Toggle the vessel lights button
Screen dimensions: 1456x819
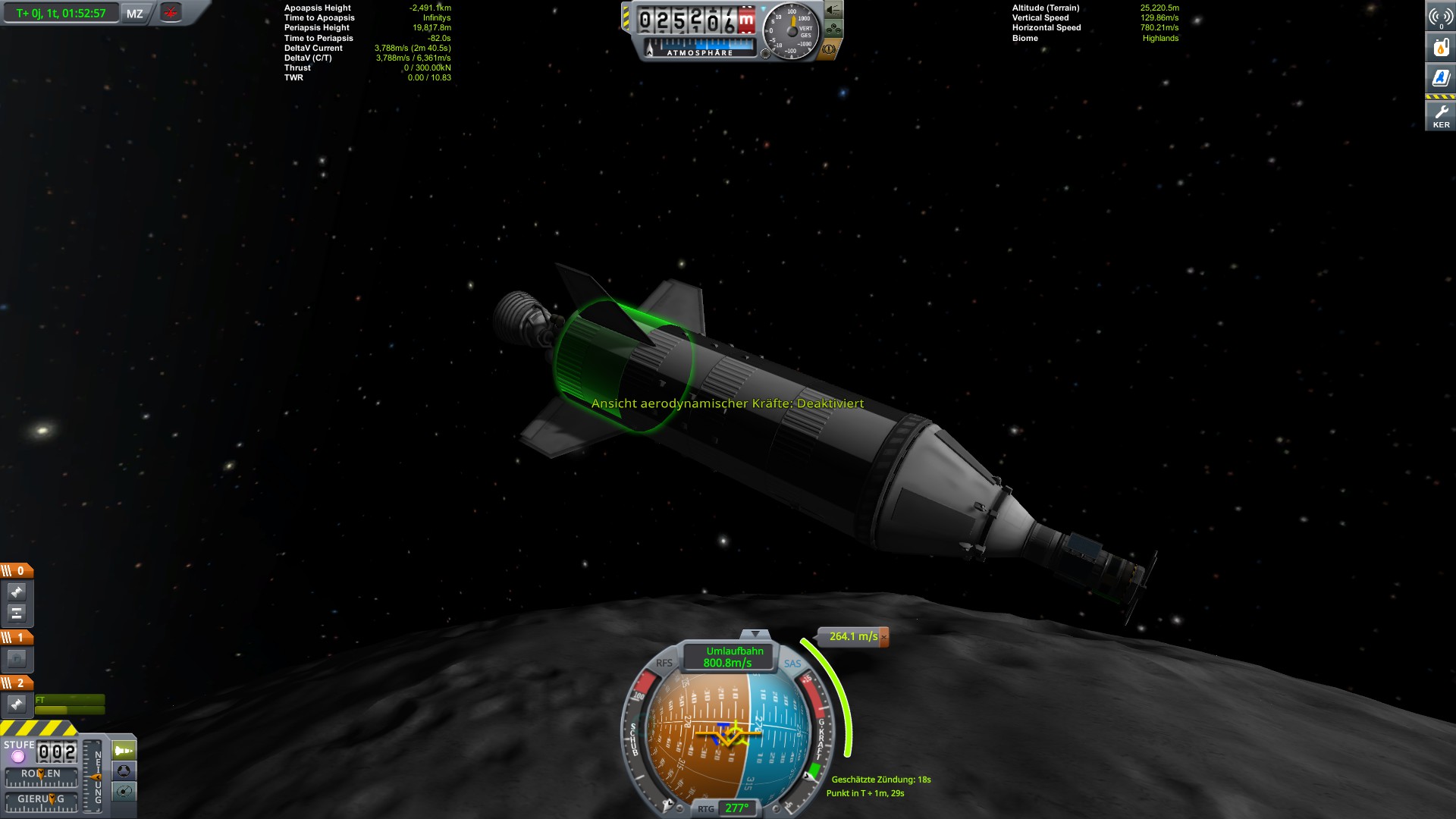[833, 10]
